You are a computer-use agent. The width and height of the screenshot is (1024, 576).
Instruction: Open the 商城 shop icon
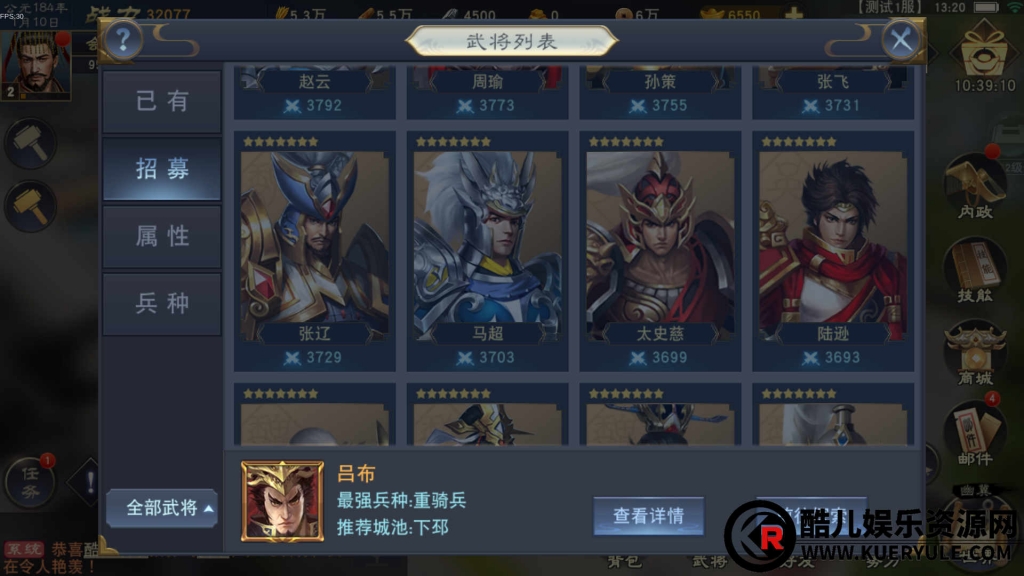pos(975,355)
